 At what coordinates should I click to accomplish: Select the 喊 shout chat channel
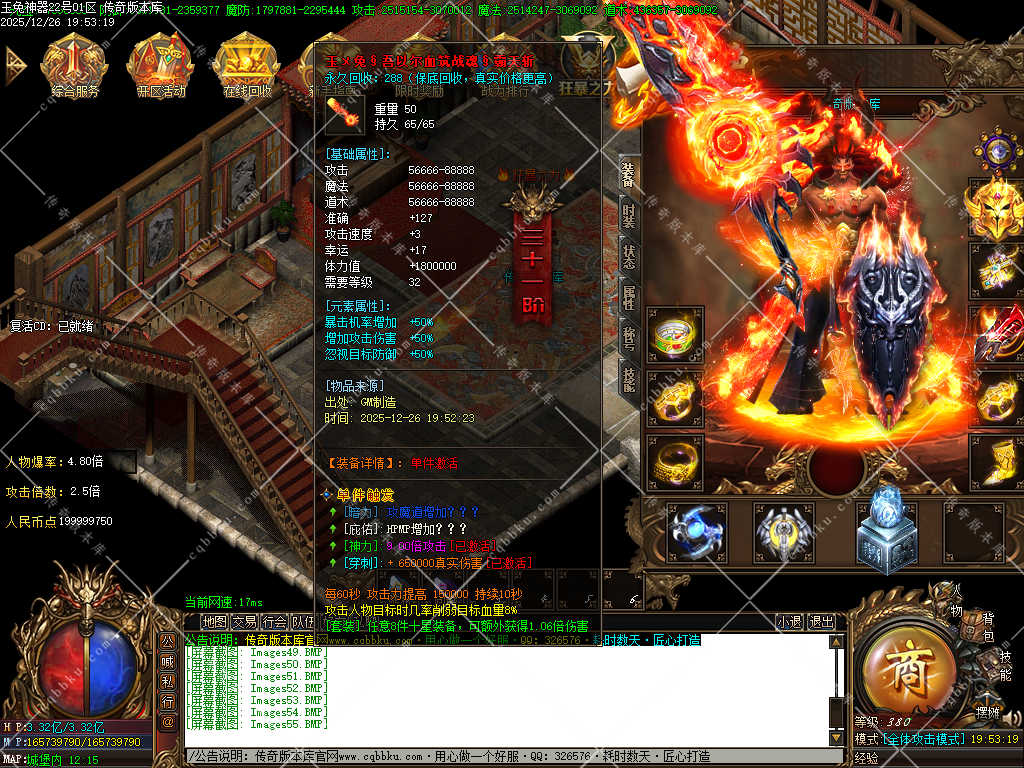tap(168, 662)
